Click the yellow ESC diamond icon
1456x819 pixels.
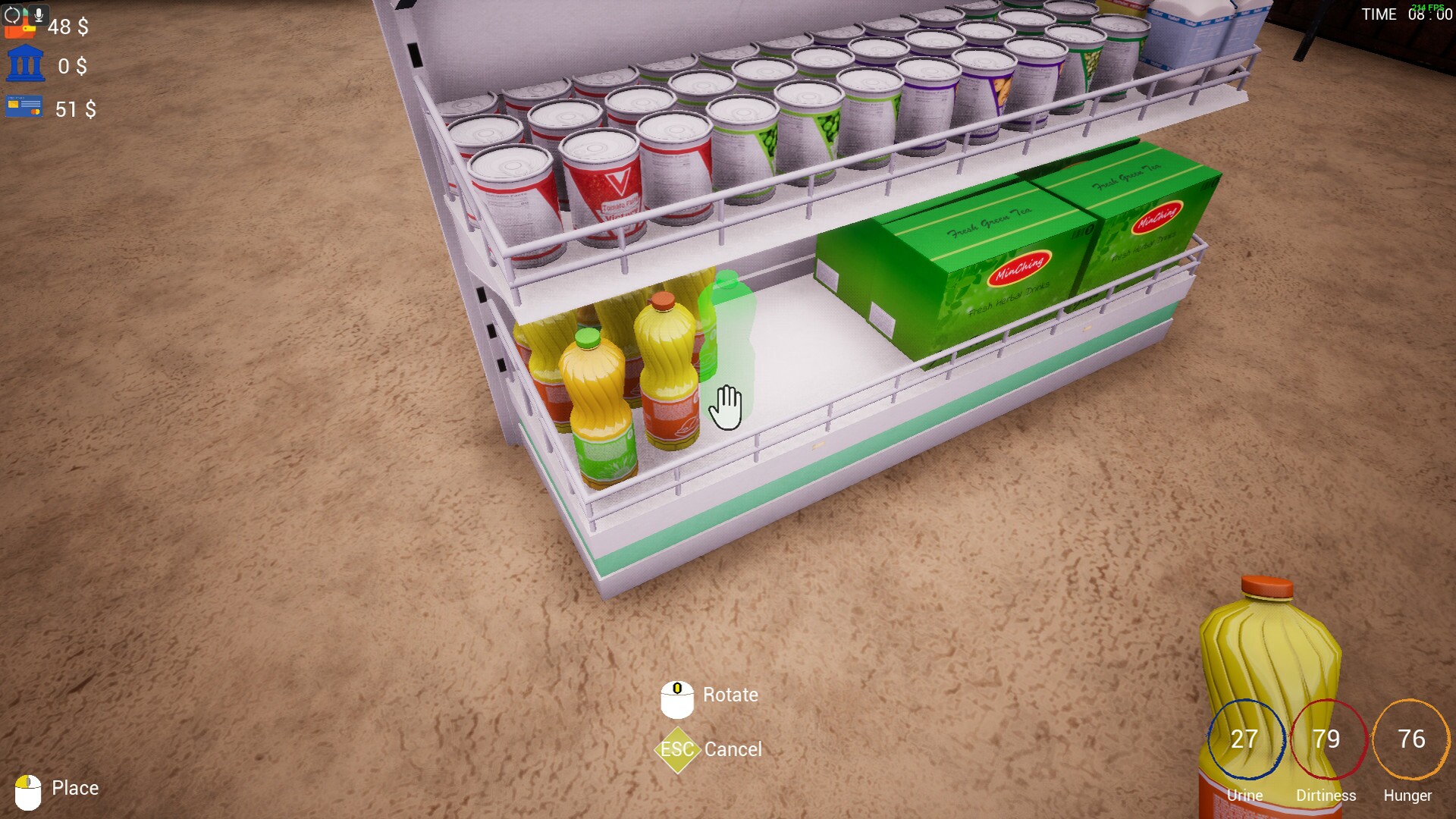coord(677,750)
